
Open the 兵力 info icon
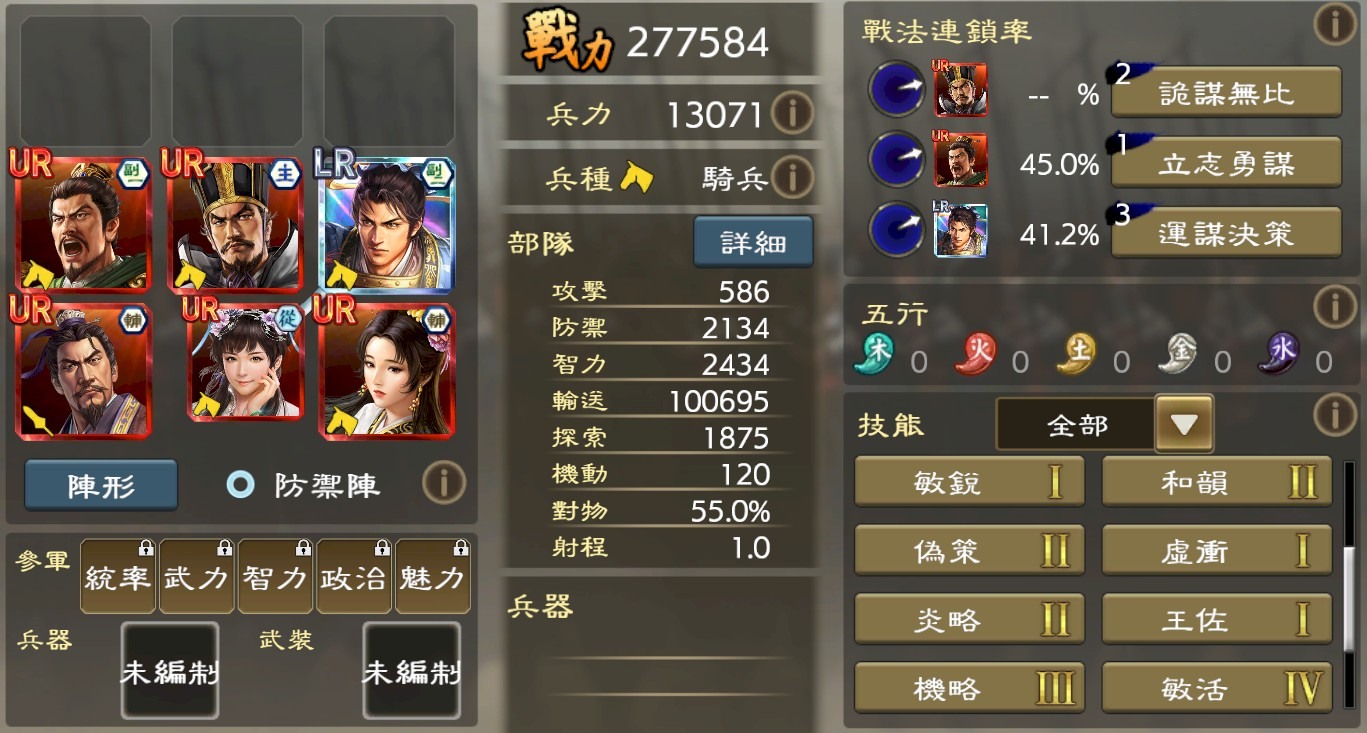[x=792, y=113]
